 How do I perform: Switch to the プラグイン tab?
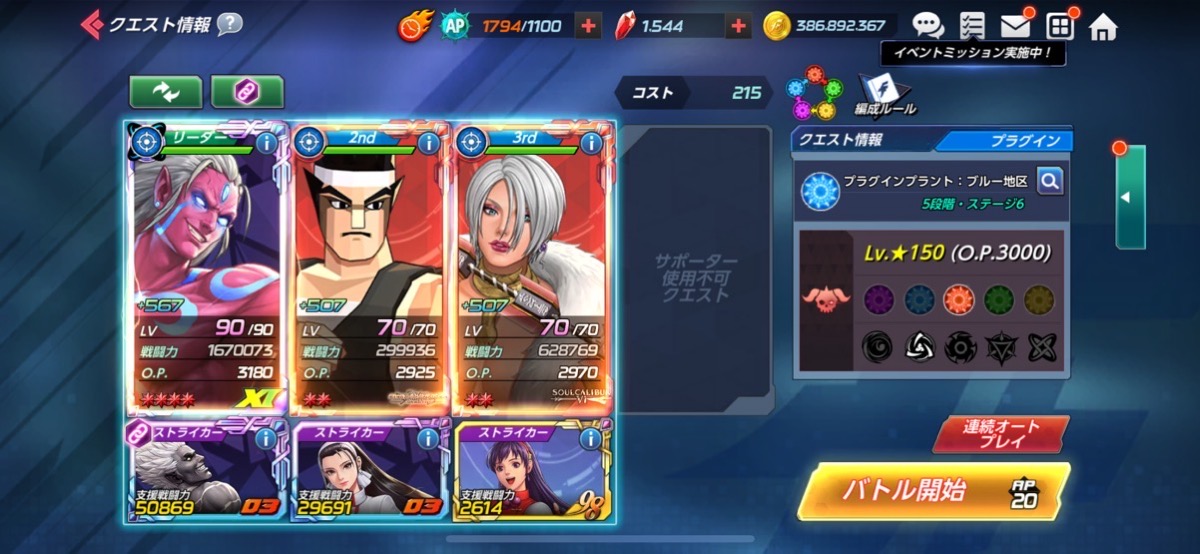coord(1010,141)
